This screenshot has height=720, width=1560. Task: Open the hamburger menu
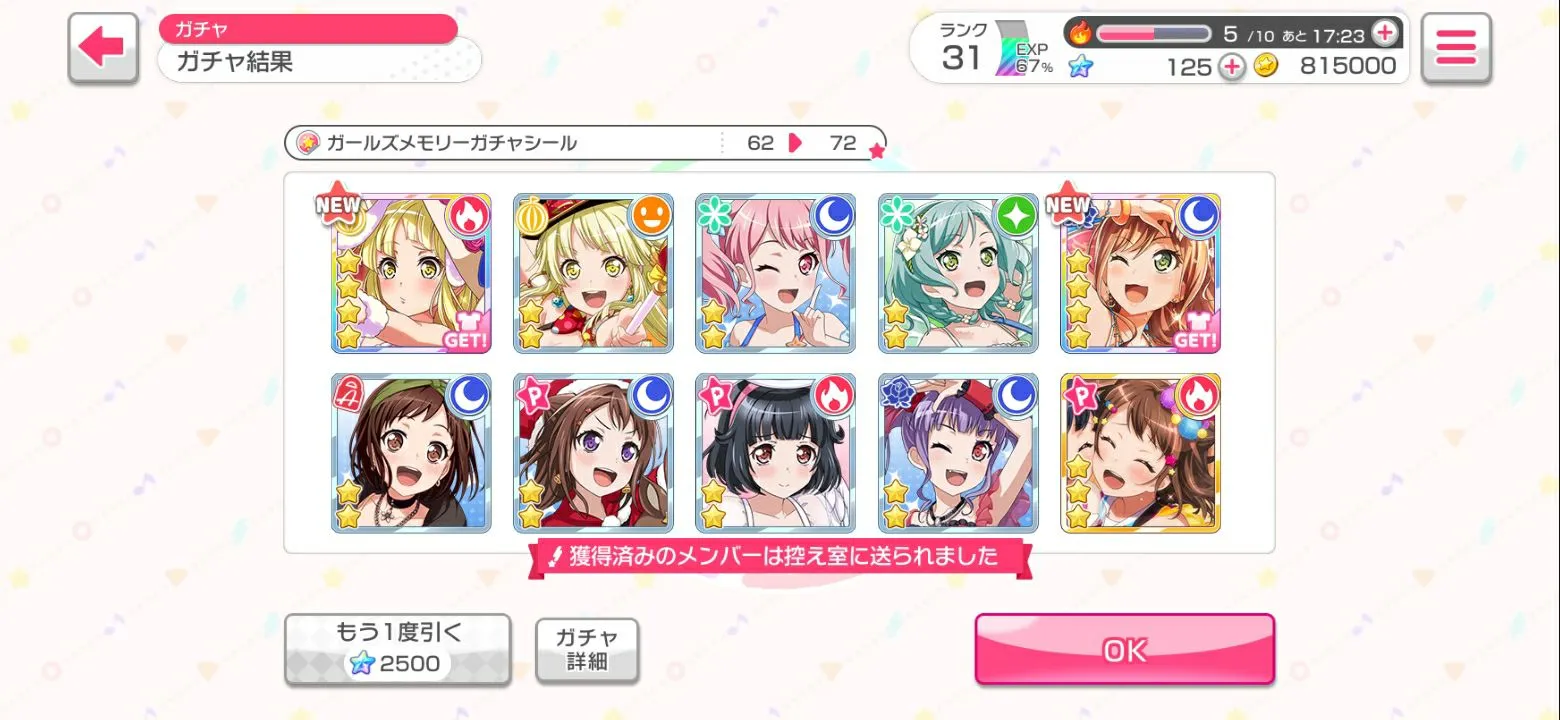tap(1455, 47)
